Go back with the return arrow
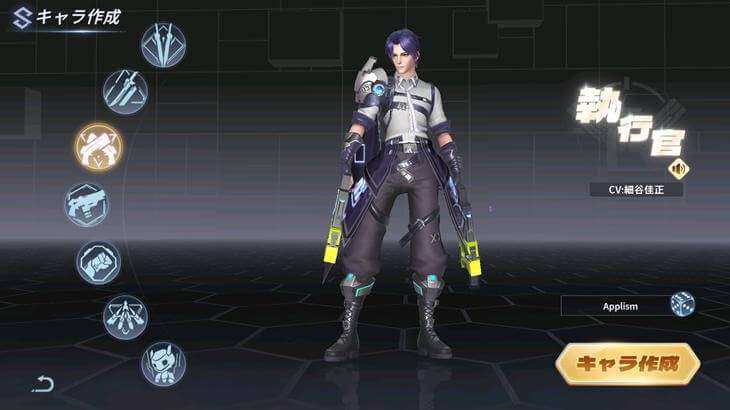Image resolution: width=730 pixels, height=410 pixels. tap(42, 382)
